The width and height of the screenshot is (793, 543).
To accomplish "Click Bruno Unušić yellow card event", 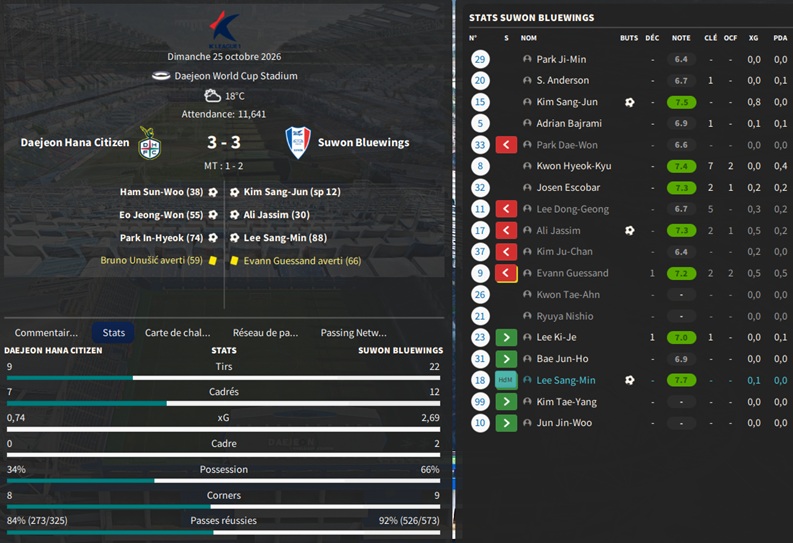I will [151, 261].
